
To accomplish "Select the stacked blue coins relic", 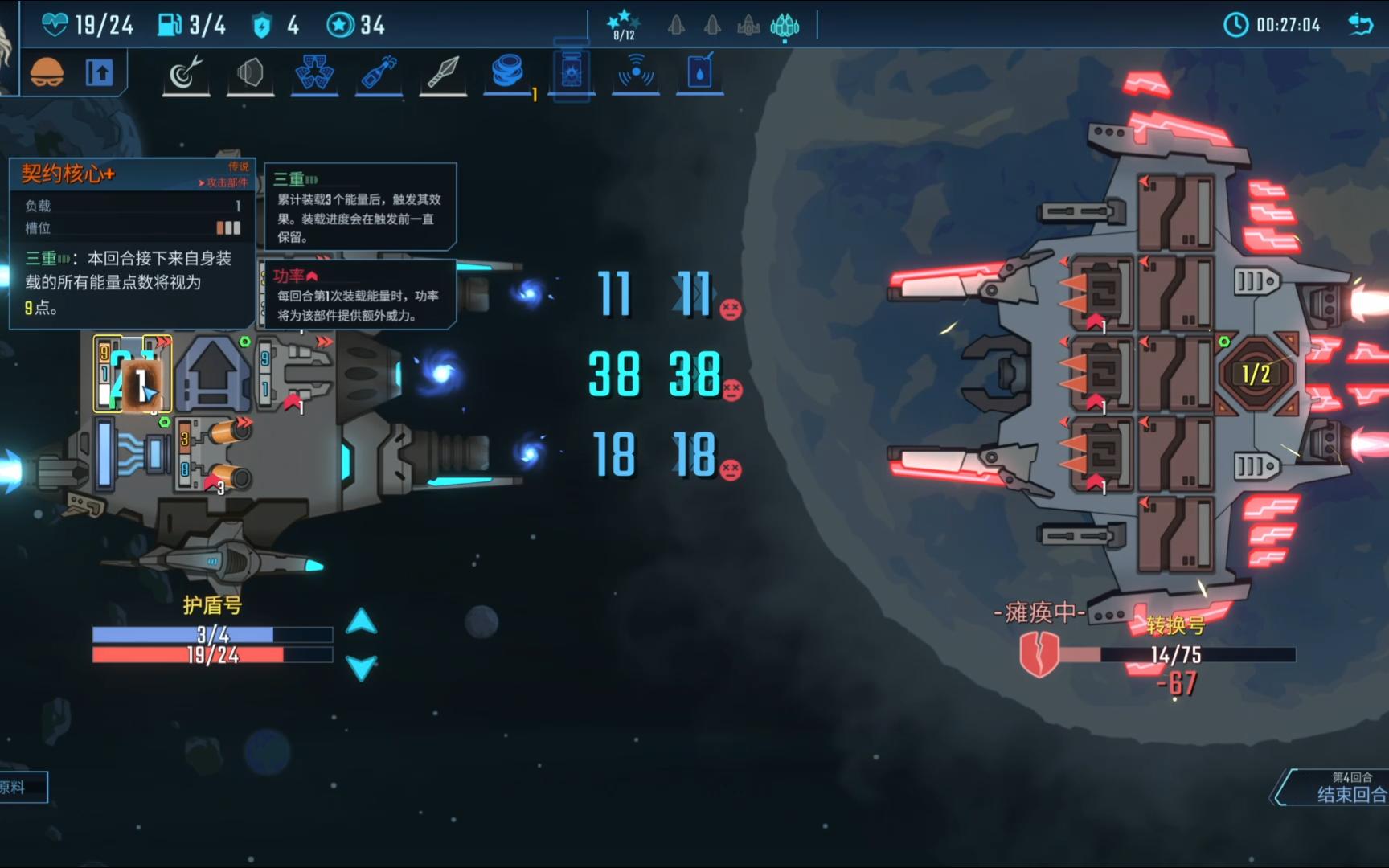I will coord(507,71).
